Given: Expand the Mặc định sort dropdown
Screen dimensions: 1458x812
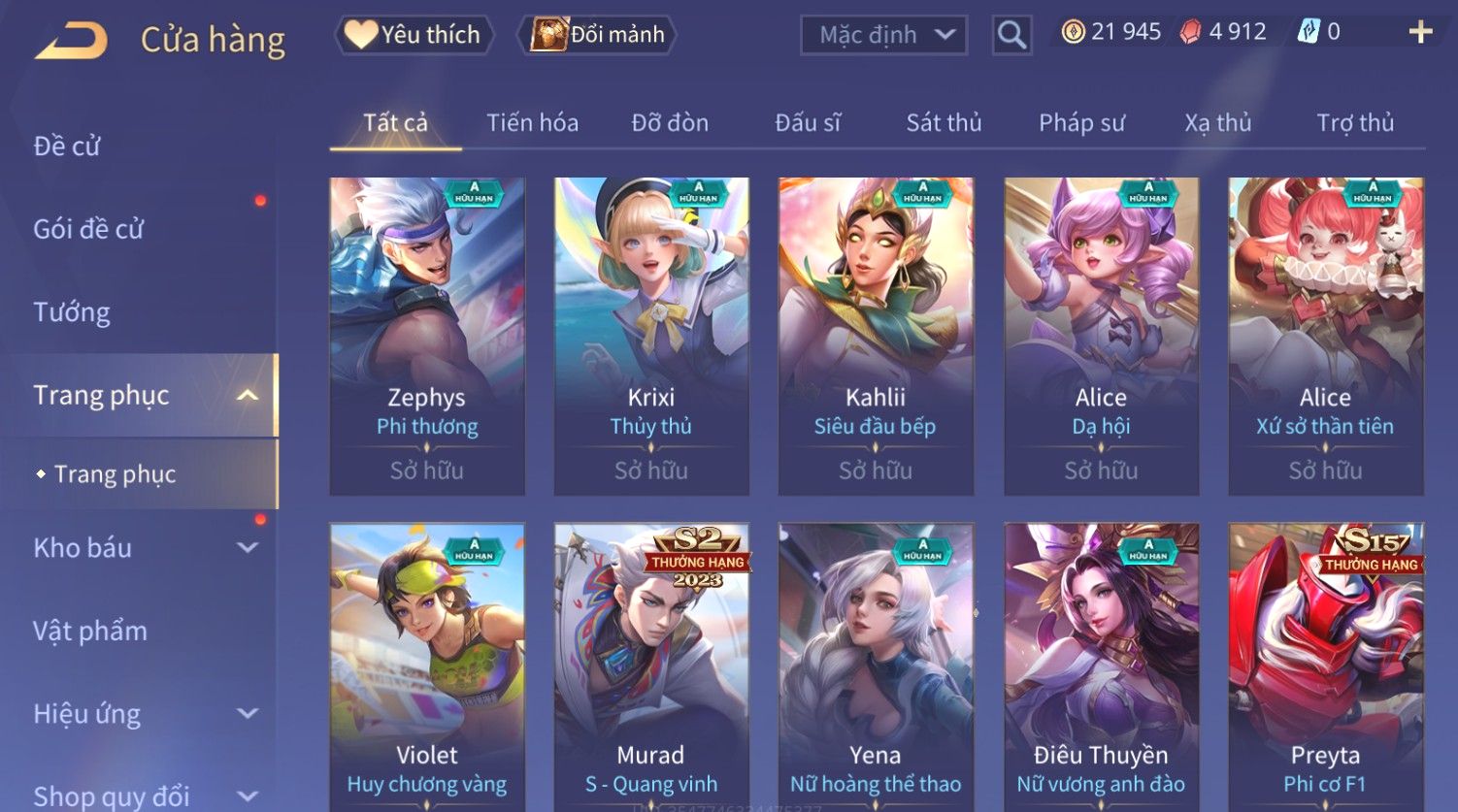Looking at the screenshot, I should 884,35.
